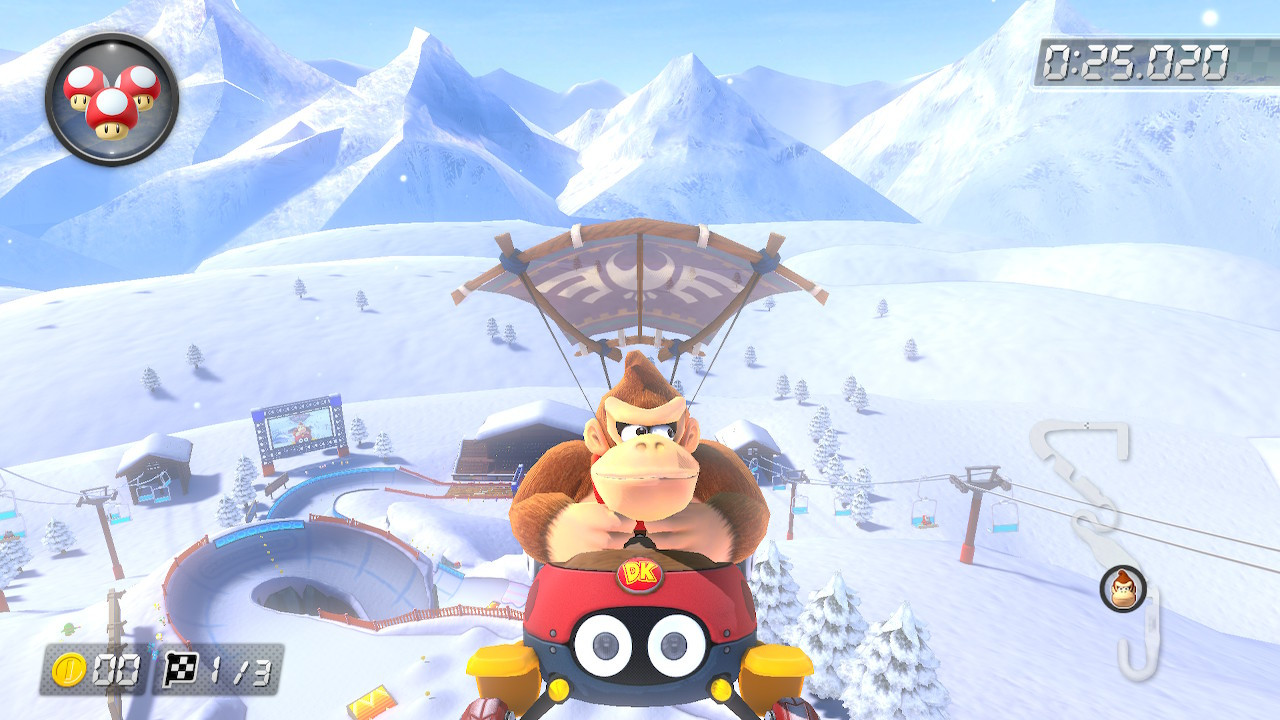Select Donkey Kong's head icon on the minimap
1280x720 pixels.
click(x=1120, y=586)
